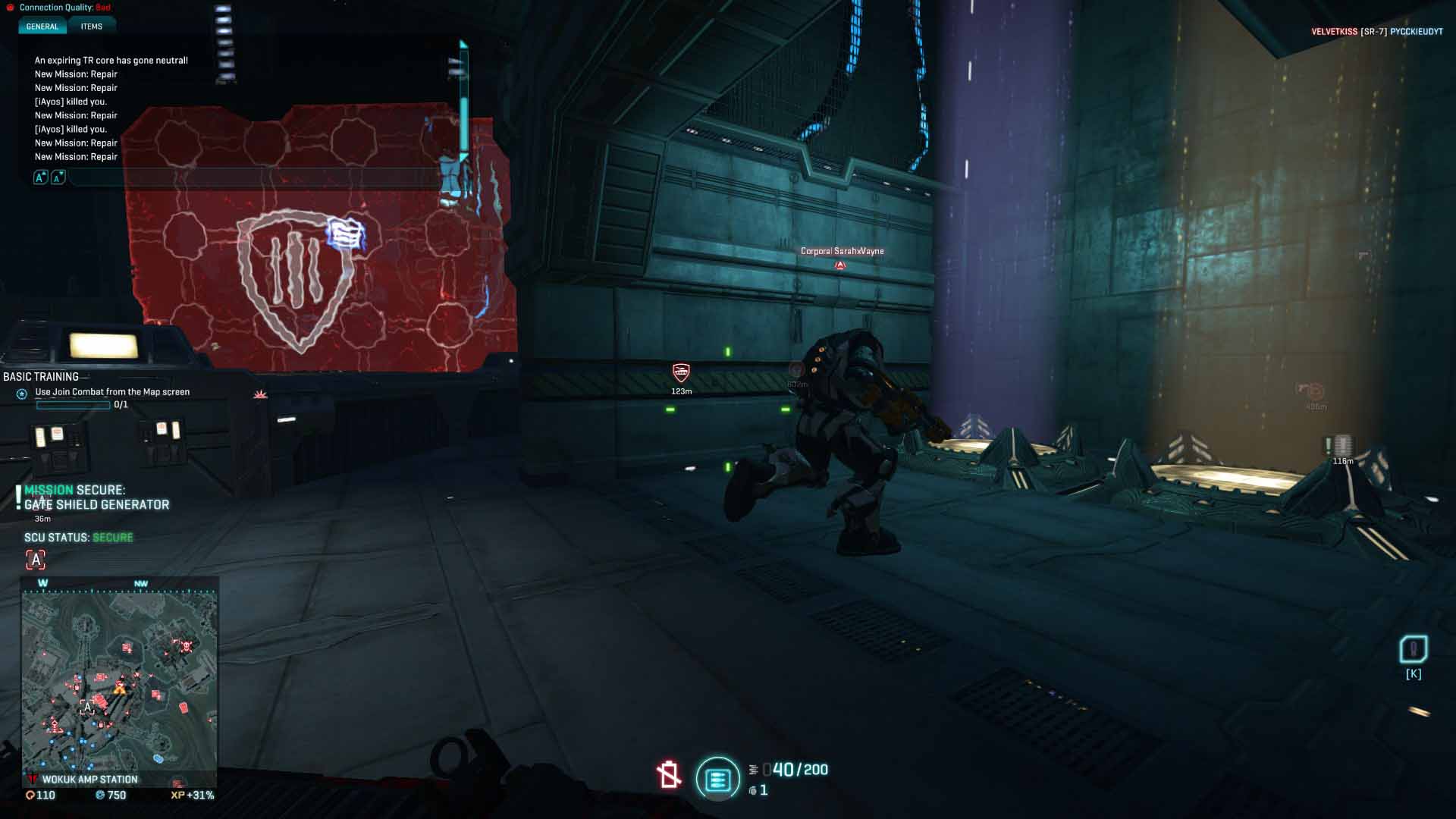This screenshot has height=819, width=1456.
Task: Switch to the General chat tab
Action: (42, 27)
